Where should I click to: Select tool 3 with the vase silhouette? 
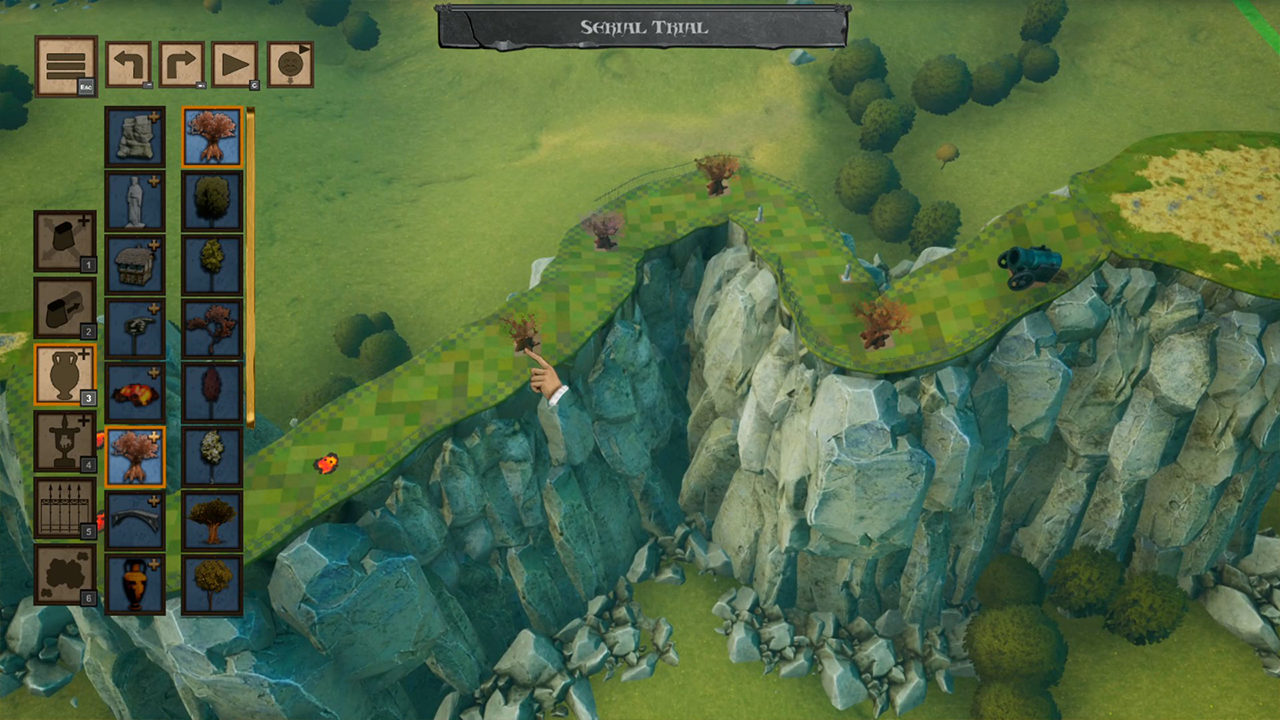click(x=65, y=374)
